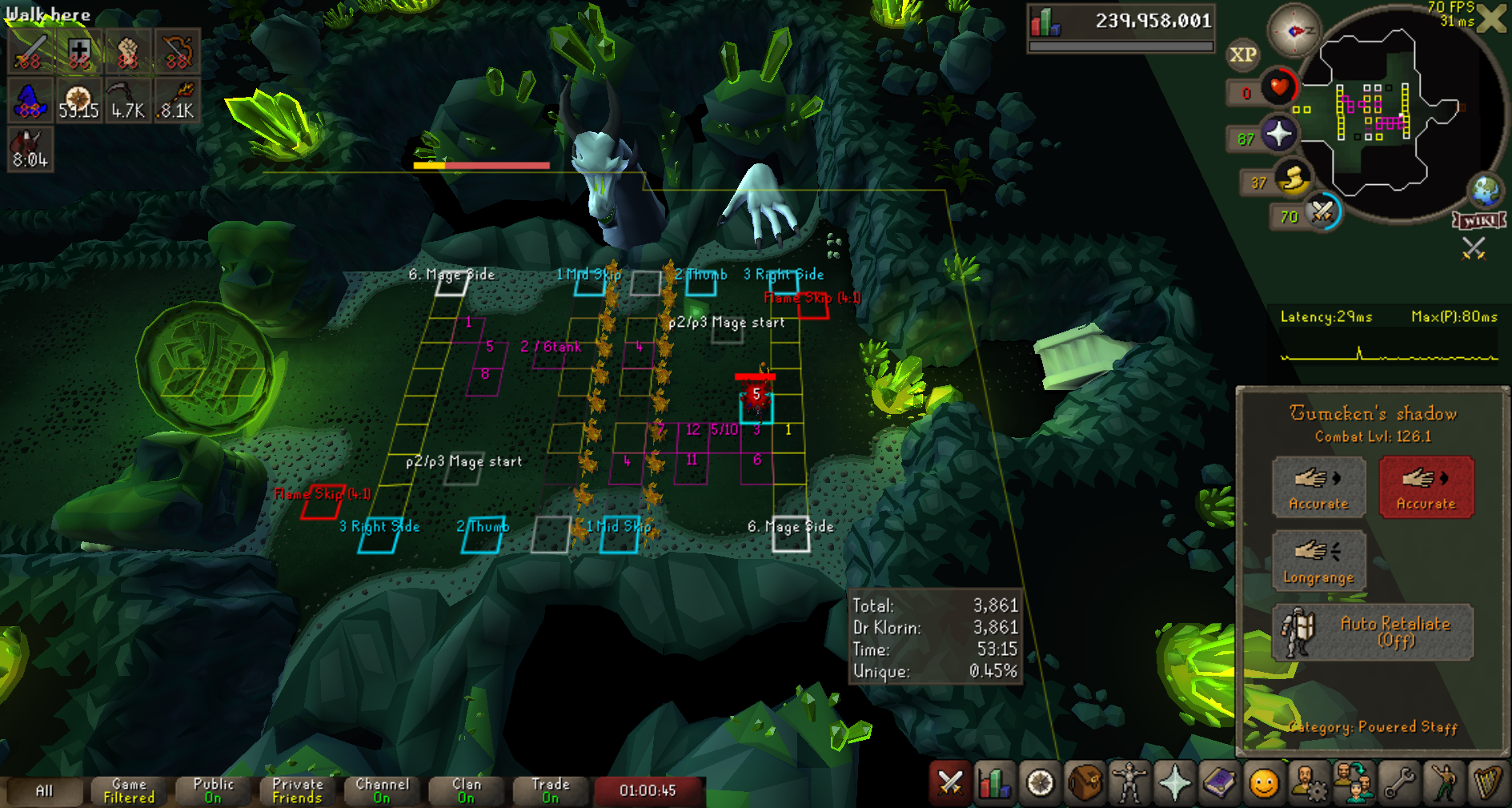Open the wrench settings tab
The height and width of the screenshot is (808, 1512).
pyautogui.click(x=1399, y=782)
